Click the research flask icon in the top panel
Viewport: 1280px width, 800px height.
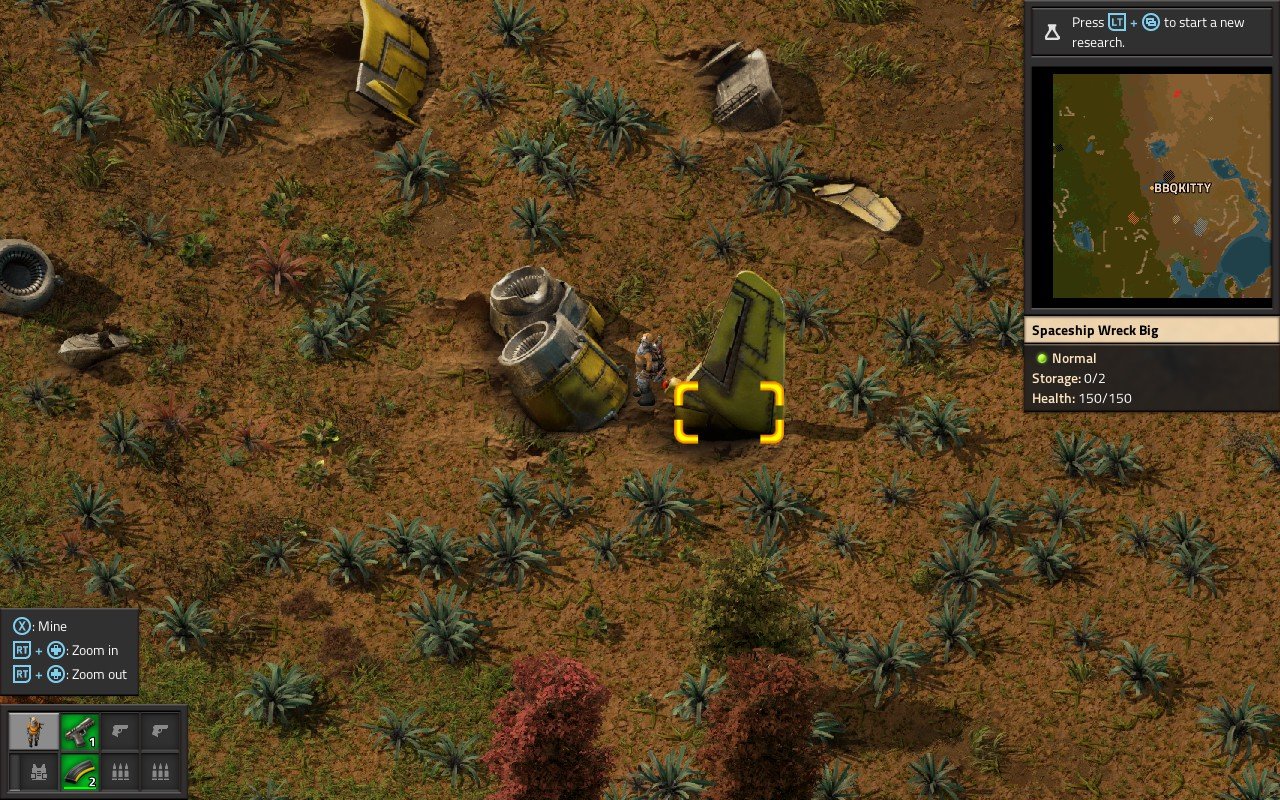click(x=1052, y=32)
